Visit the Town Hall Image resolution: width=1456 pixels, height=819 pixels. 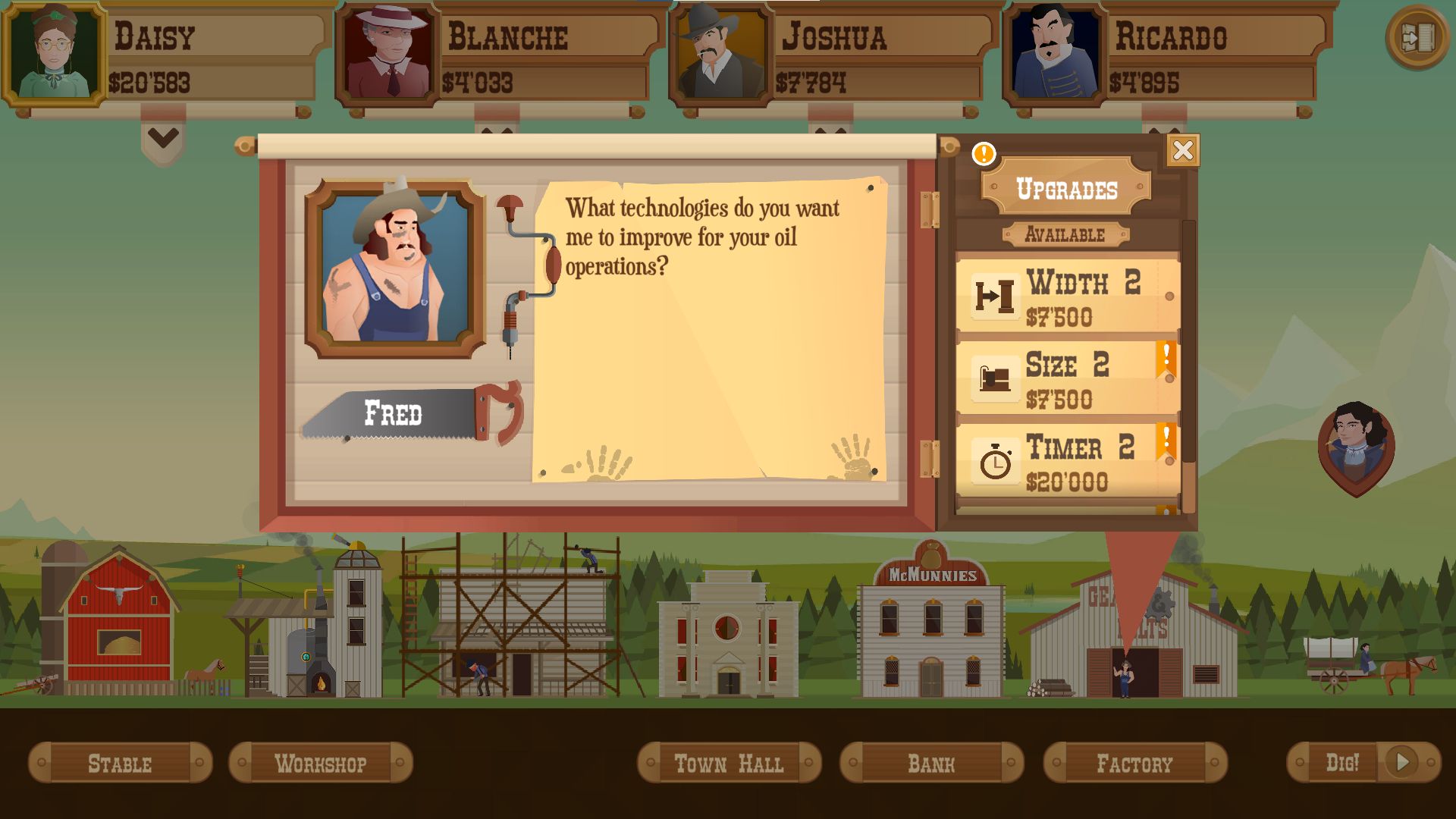click(728, 763)
